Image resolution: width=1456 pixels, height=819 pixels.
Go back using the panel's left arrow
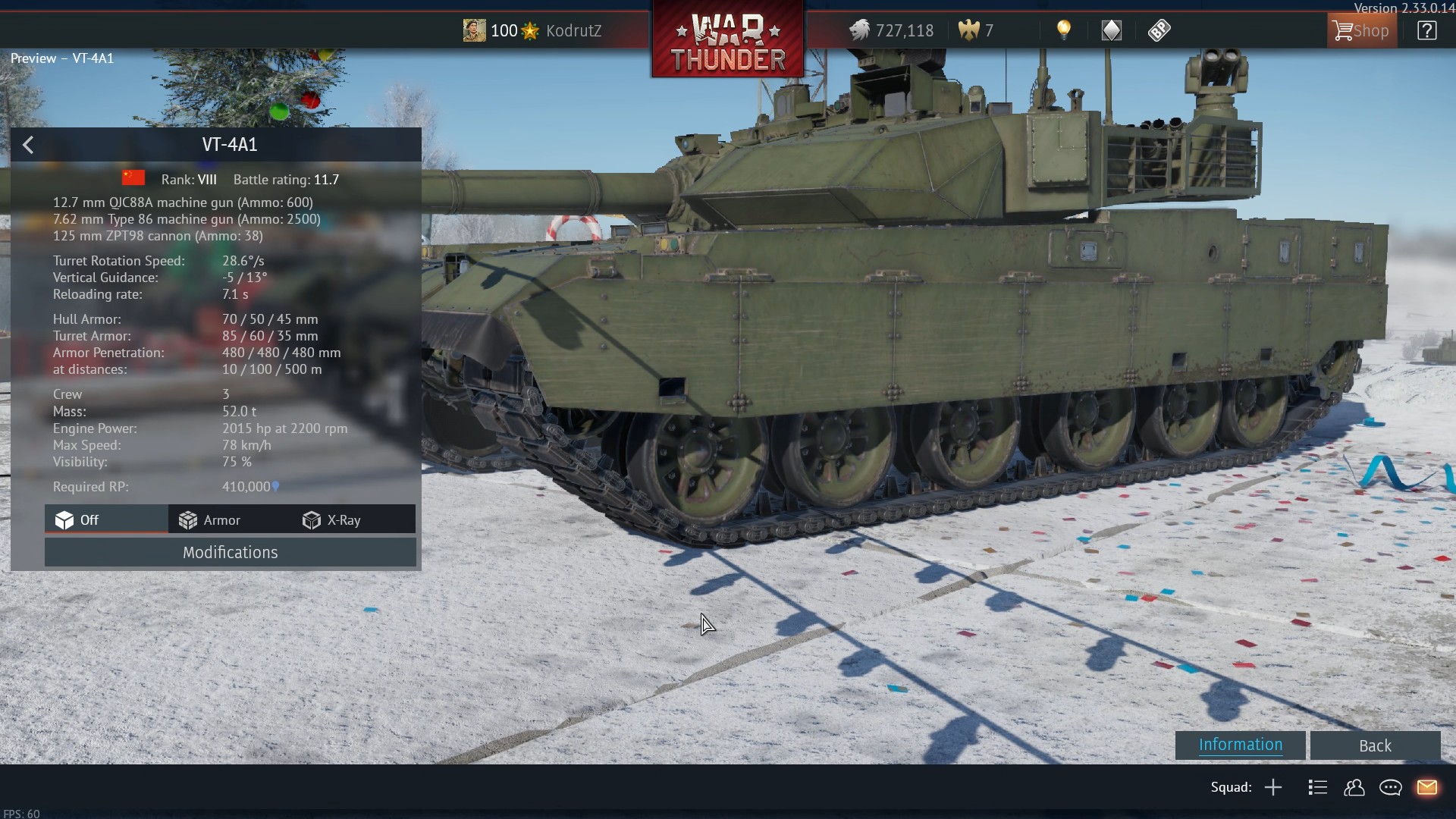(x=28, y=145)
